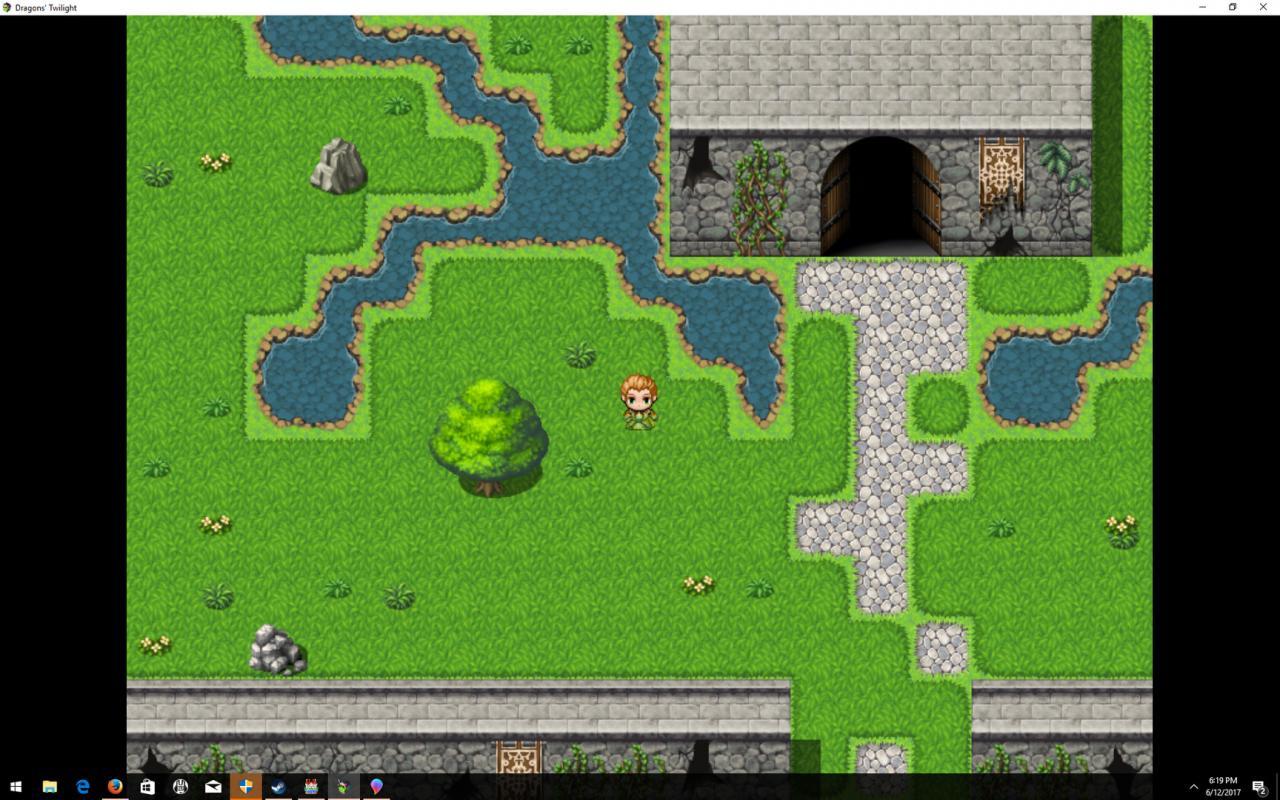Screen dimensions: 1280x800
Task: Open the Mail app from the taskbar
Action: point(213,785)
